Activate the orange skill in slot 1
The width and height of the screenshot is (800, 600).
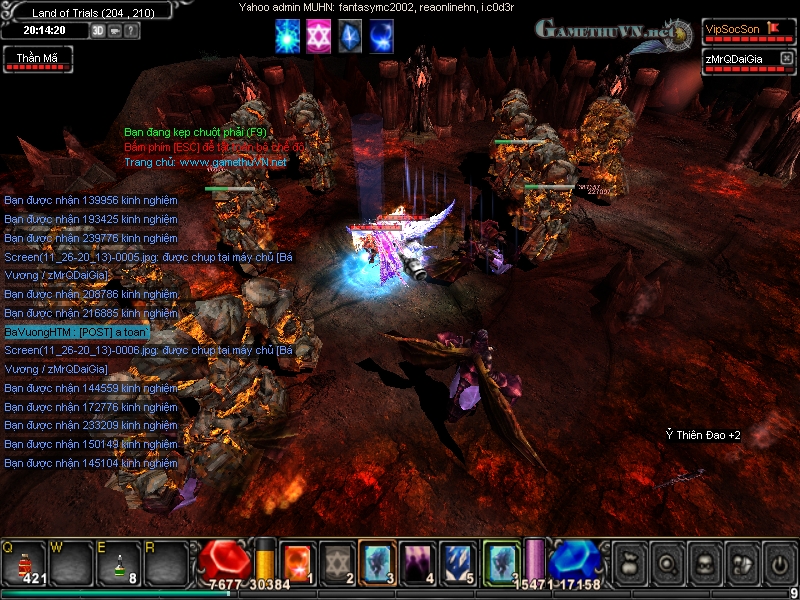pyautogui.click(x=297, y=562)
